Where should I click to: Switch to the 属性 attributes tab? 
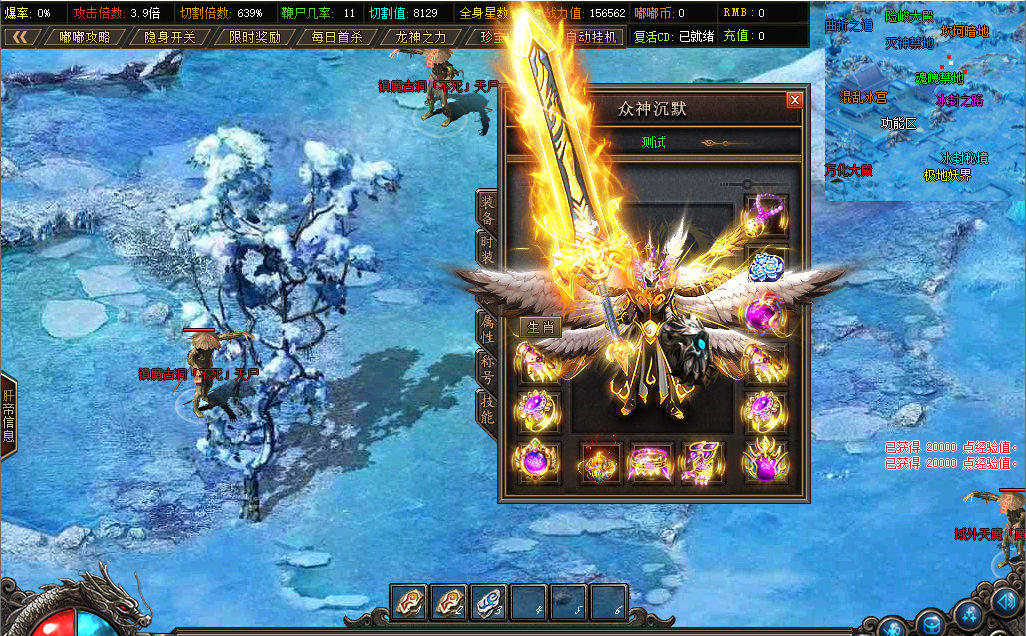coord(487,328)
